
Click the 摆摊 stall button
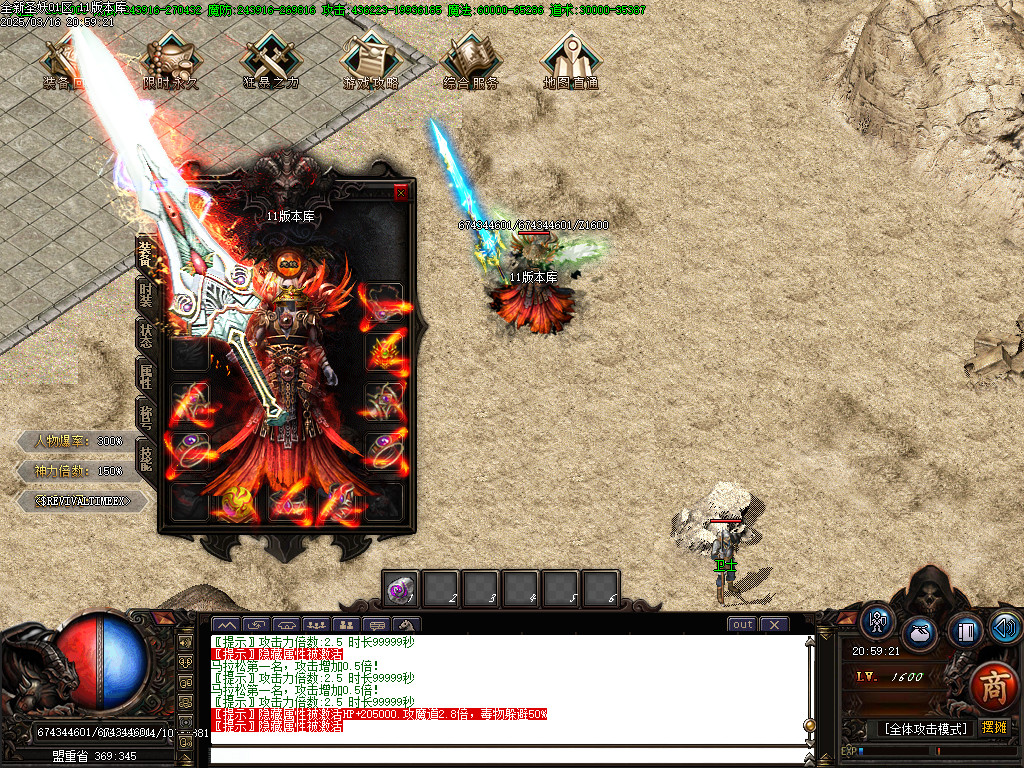pos(995,727)
